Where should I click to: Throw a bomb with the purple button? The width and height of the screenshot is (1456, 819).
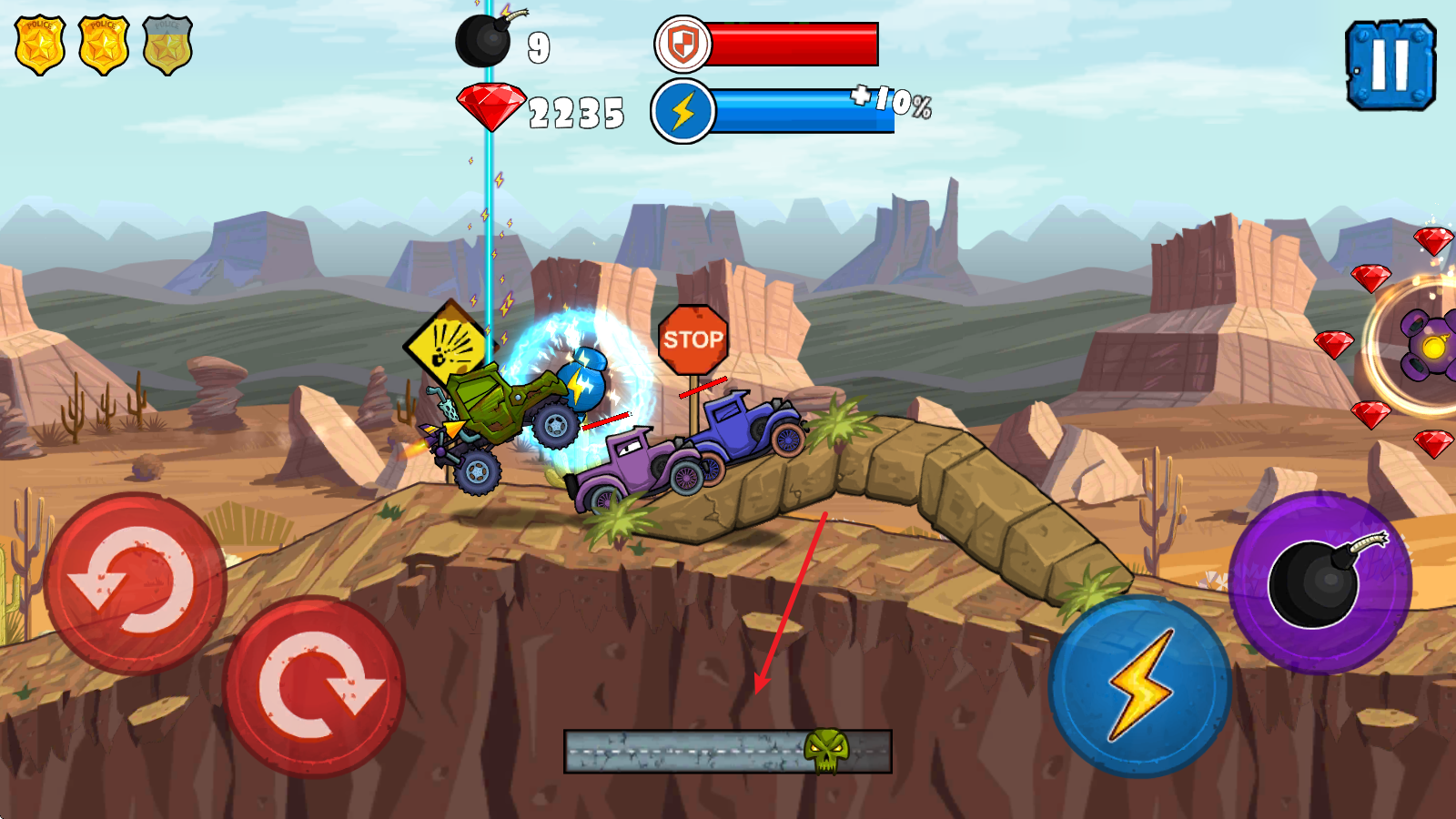pyautogui.click(x=1319, y=582)
